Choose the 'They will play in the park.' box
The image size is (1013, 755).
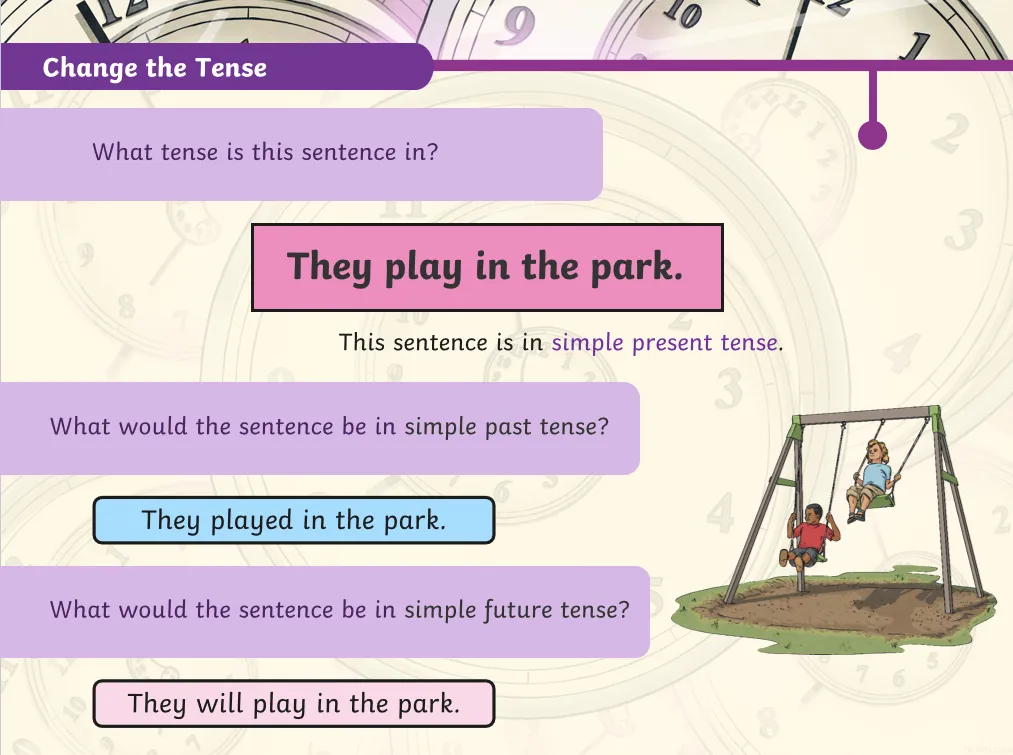tap(294, 703)
